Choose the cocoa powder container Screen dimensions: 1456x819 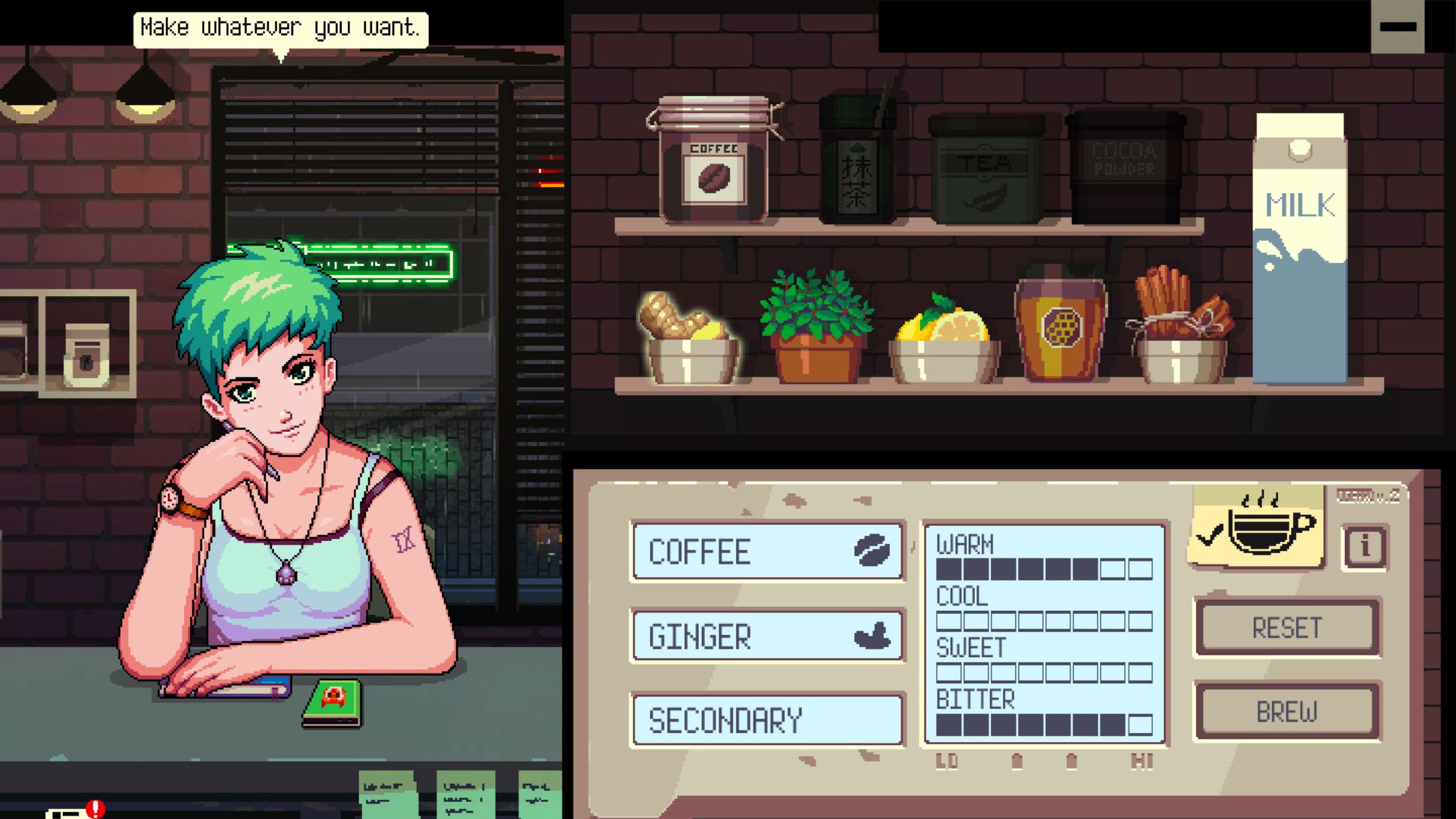1124,167
